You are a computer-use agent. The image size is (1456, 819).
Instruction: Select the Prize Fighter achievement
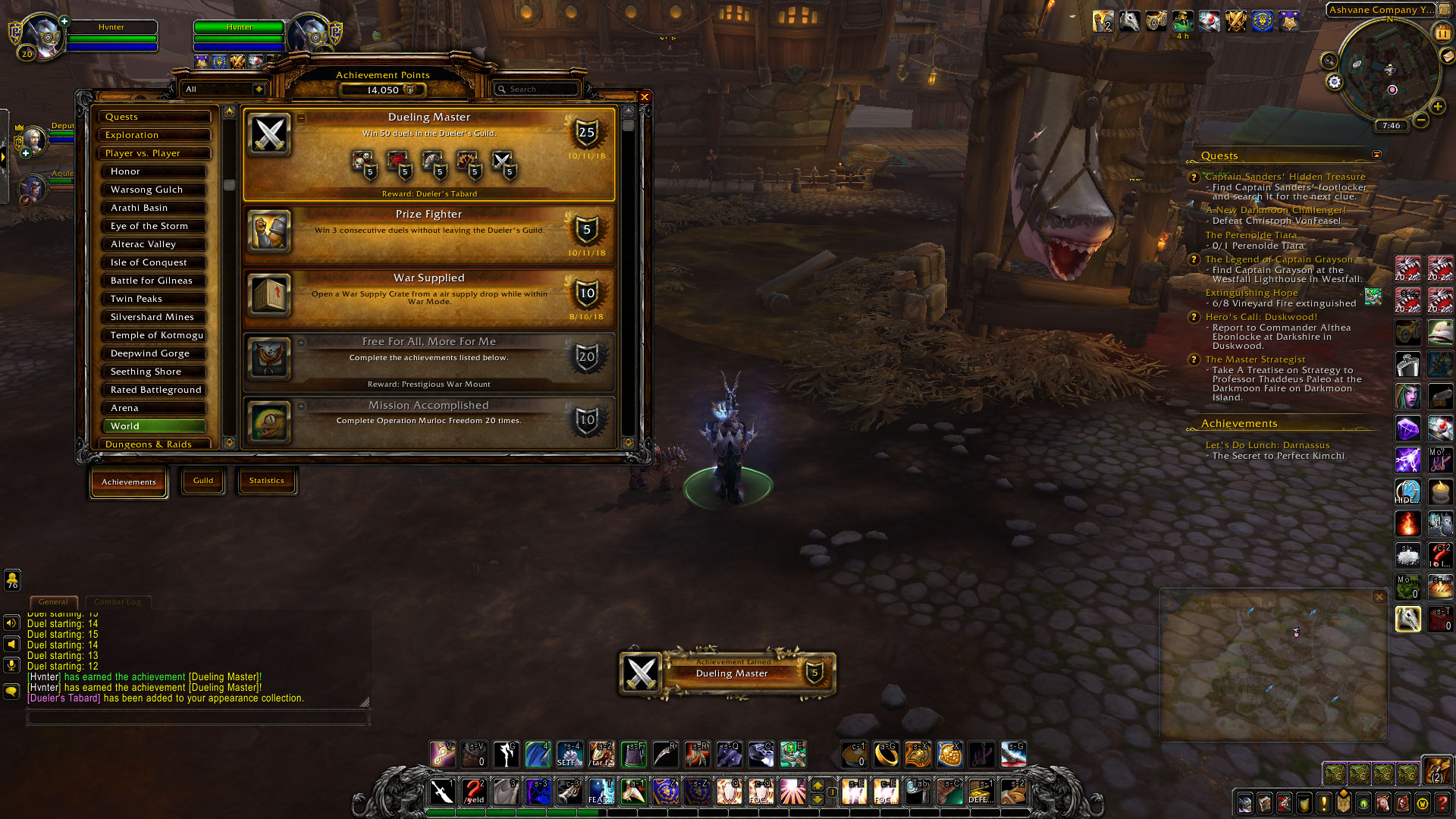tap(428, 232)
